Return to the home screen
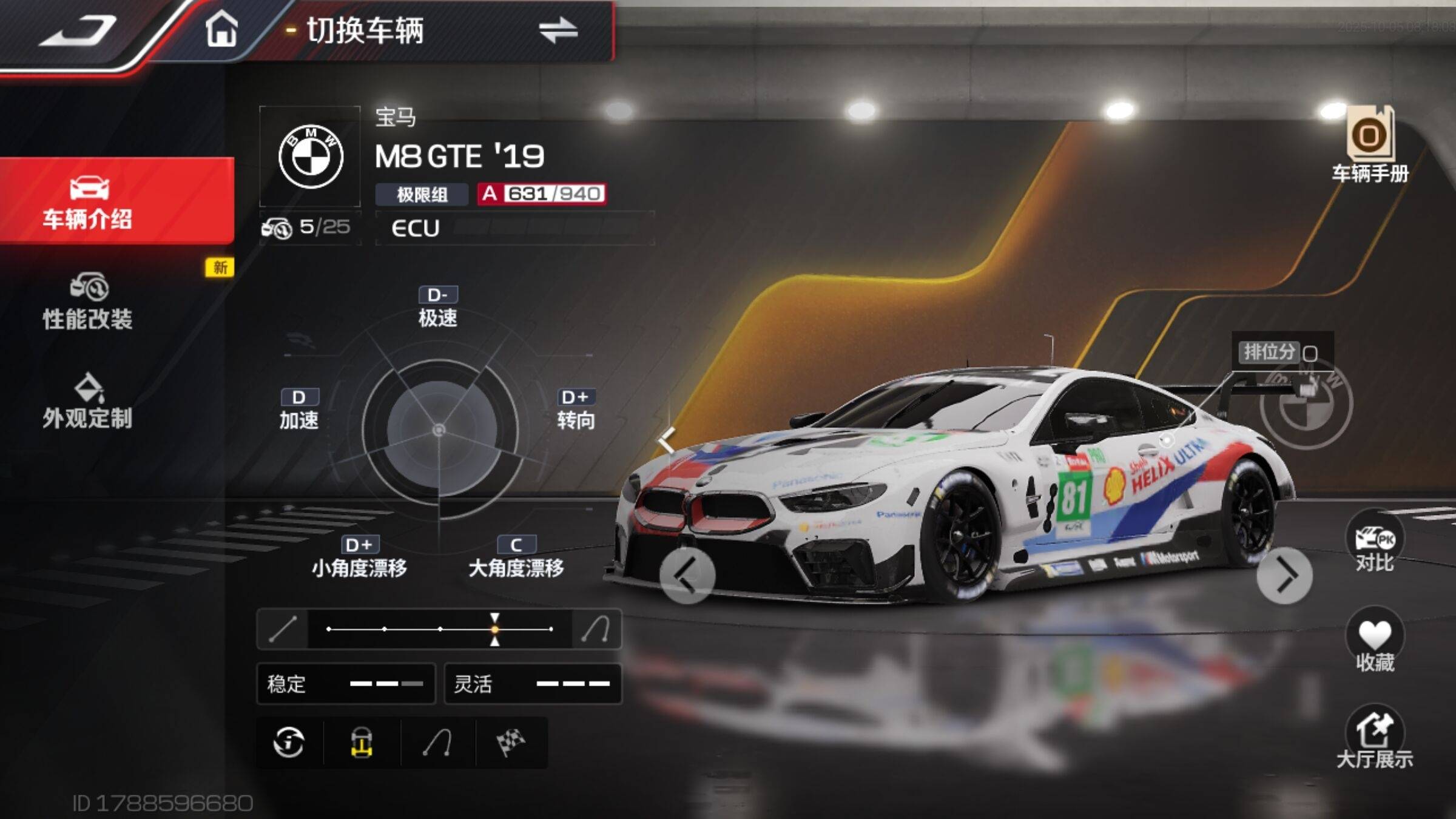 (x=221, y=29)
